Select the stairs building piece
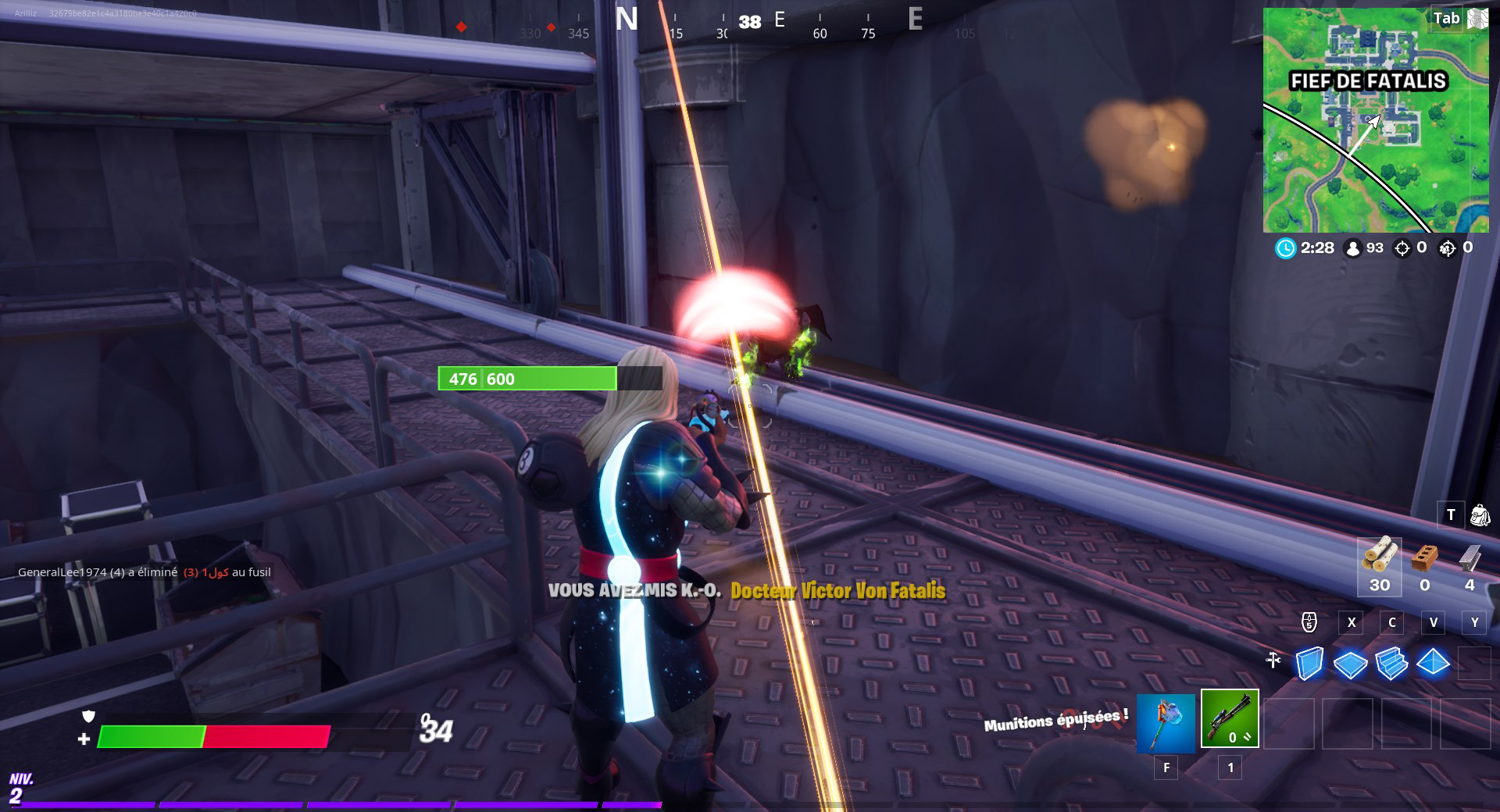 1391,664
